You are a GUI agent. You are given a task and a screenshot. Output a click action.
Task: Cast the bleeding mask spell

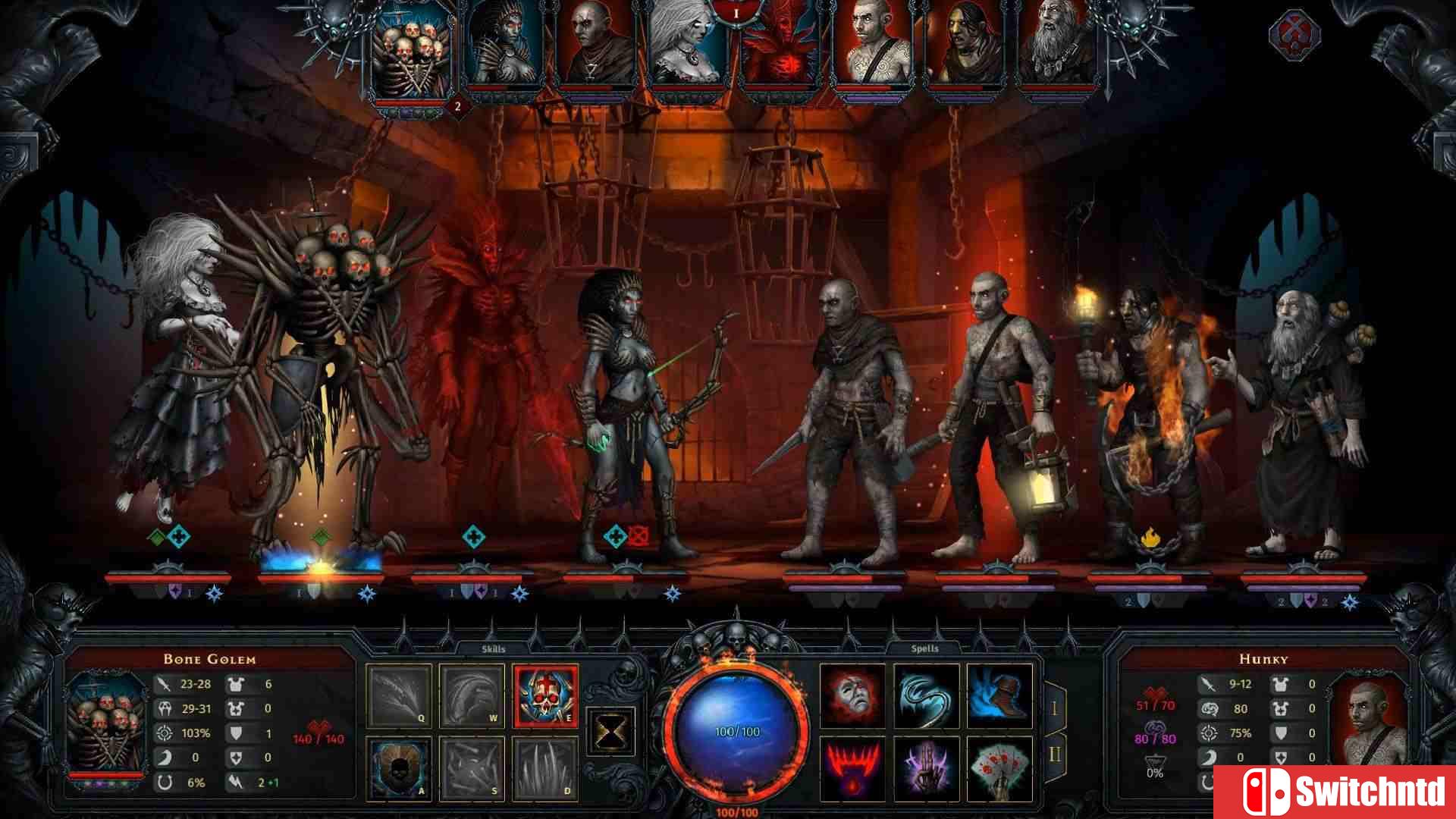click(x=853, y=695)
